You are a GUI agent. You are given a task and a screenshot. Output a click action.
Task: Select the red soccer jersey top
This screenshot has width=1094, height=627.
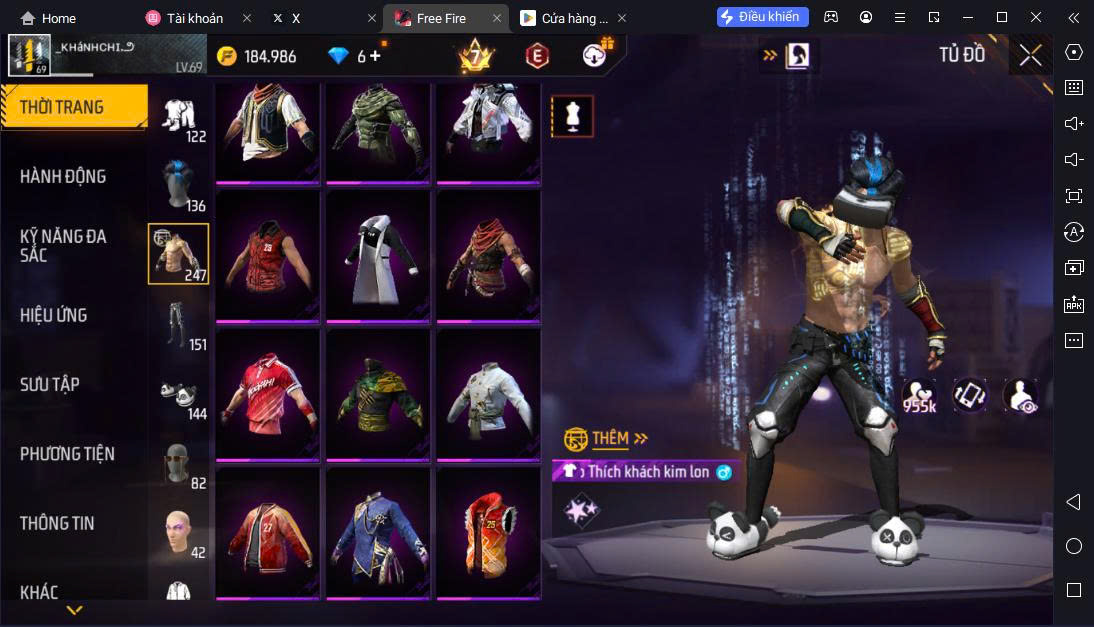coord(268,393)
